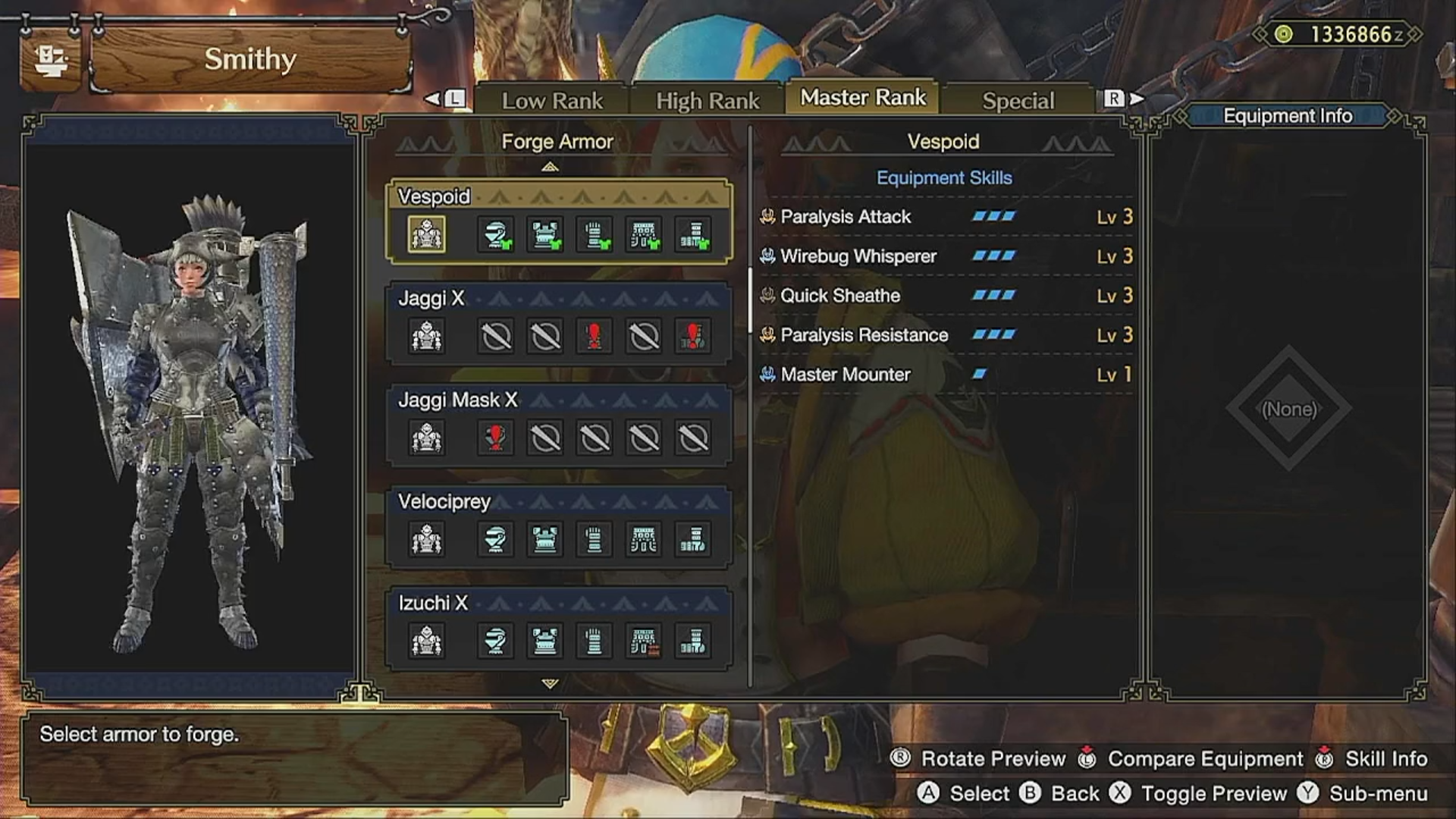Select the Master Rank tab

pyautogui.click(x=863, y=98)
